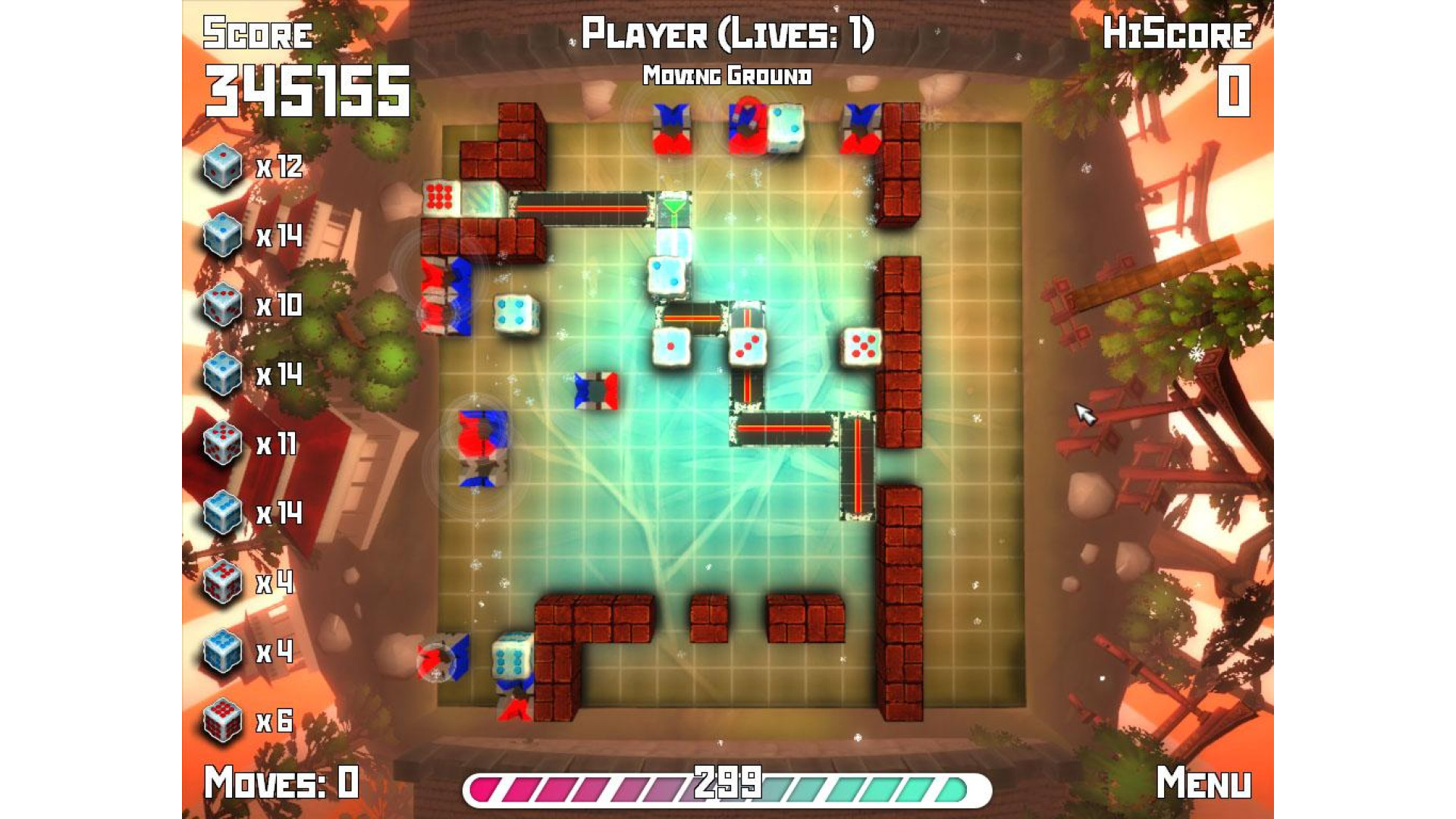Select the board die showing five red pips
This screenshot has height=819, width=1456.
point(862,347)
